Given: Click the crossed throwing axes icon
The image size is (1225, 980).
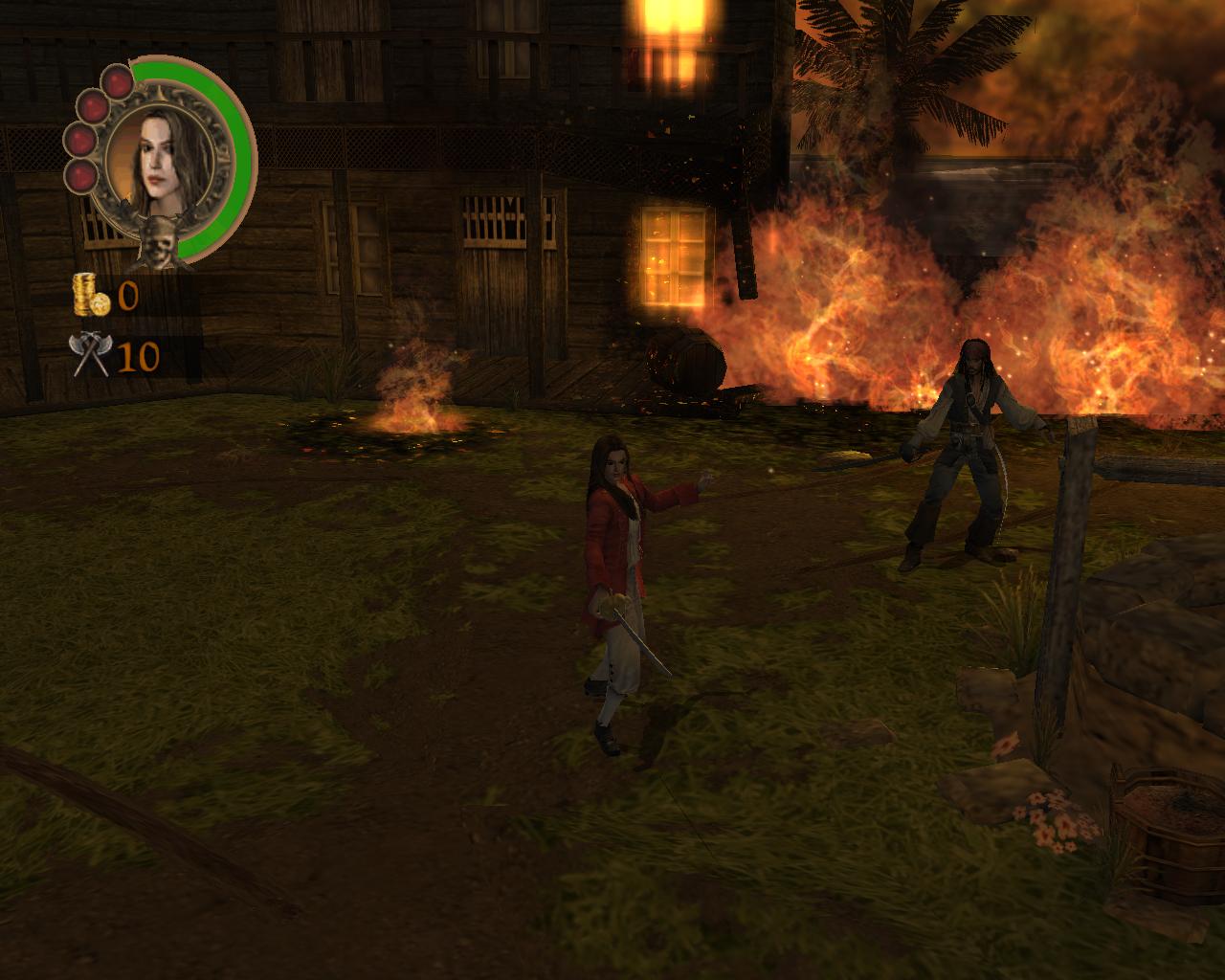Looking at the screenshot, I should click(x=90, y=354).
